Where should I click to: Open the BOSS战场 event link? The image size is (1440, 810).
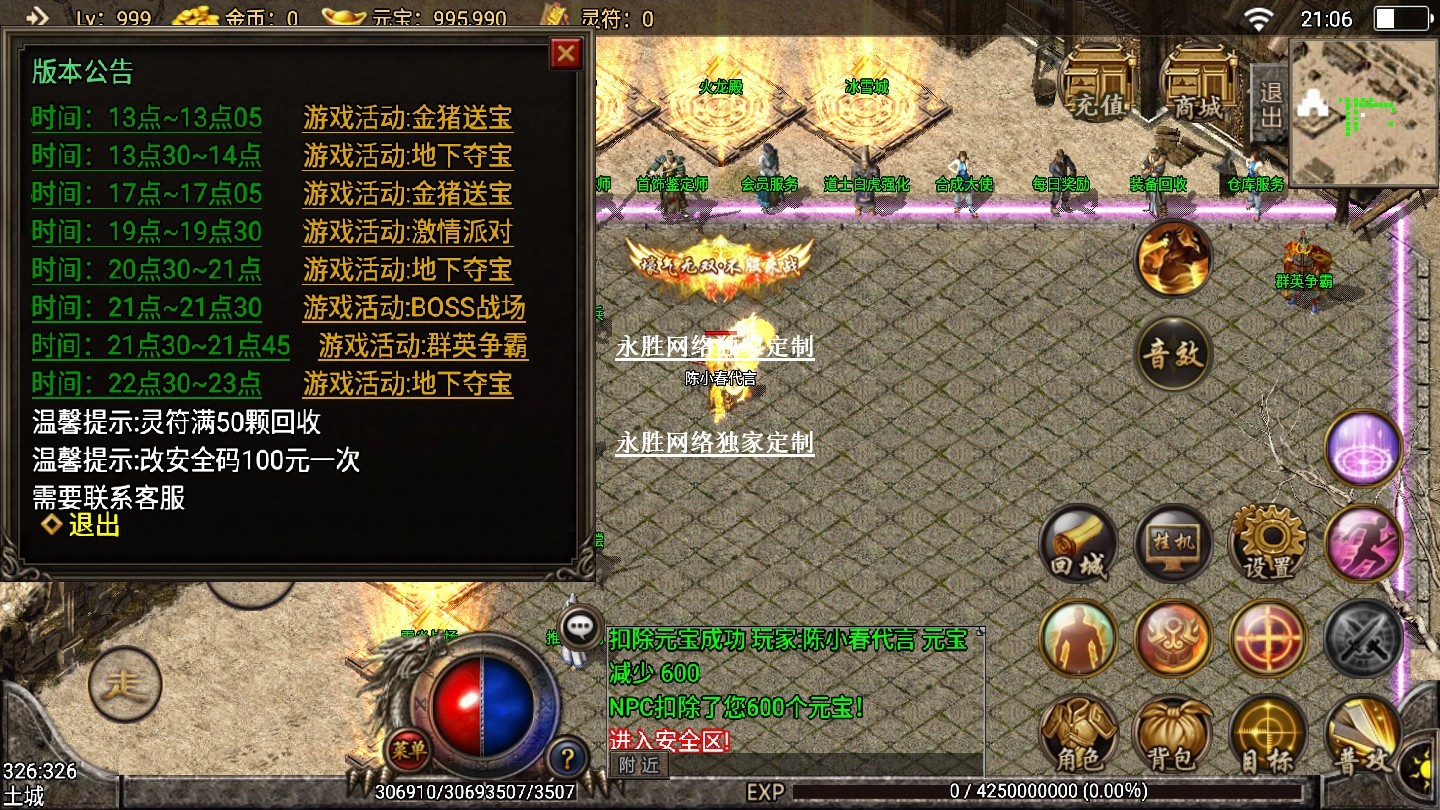tap(413, 308)
